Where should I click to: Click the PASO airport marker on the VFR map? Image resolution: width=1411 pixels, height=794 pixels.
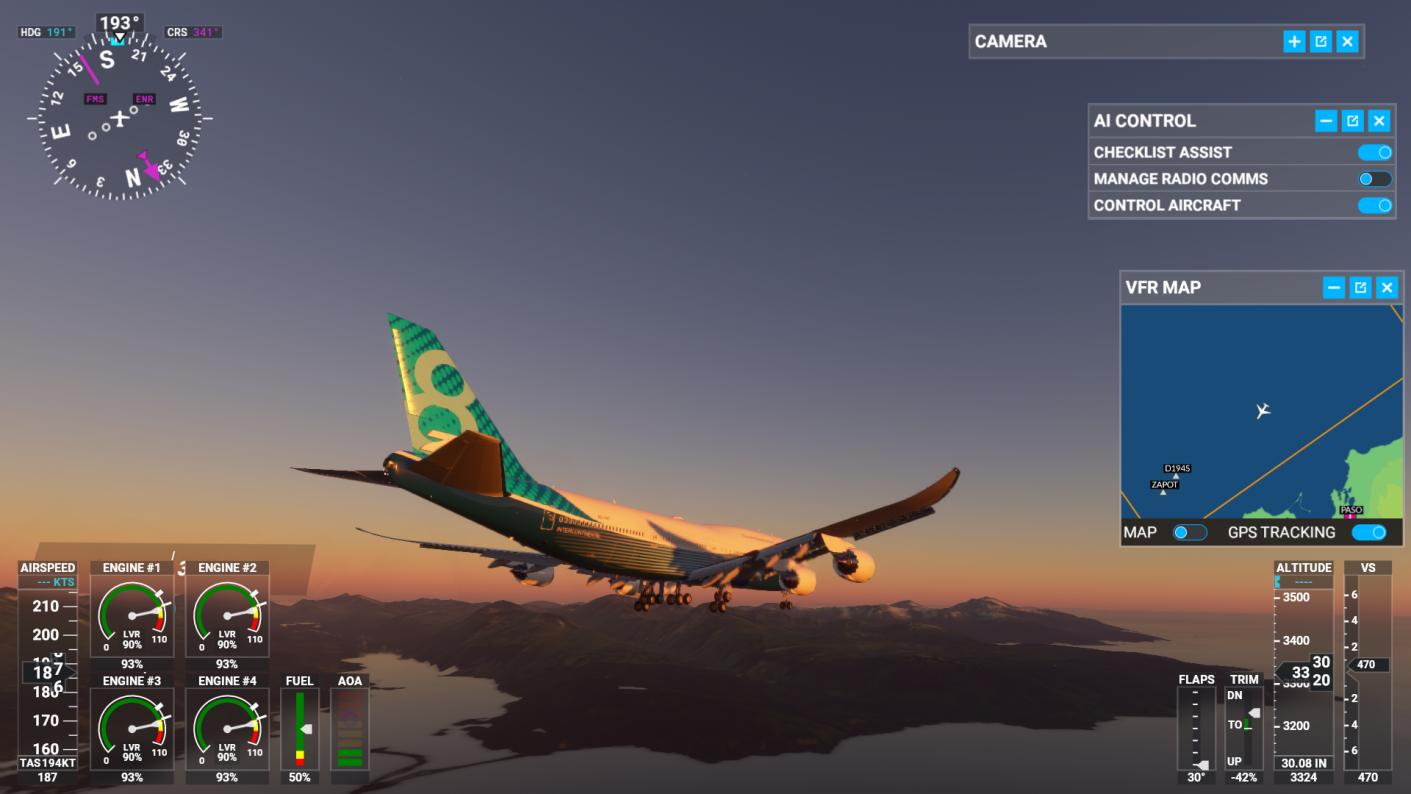tap(1352, 511)
